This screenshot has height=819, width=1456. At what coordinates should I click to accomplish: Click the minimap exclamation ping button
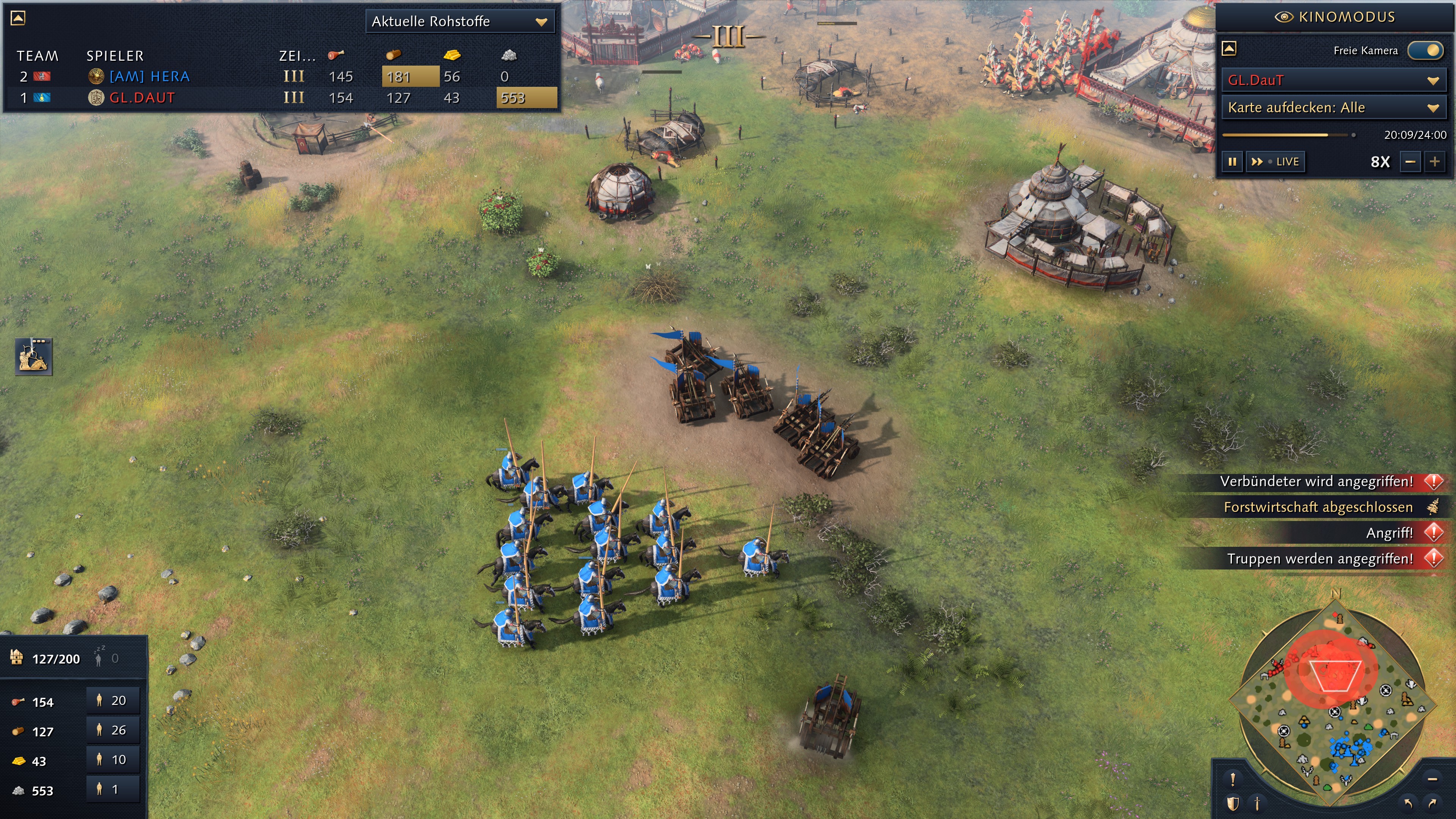coord(1233,780)
